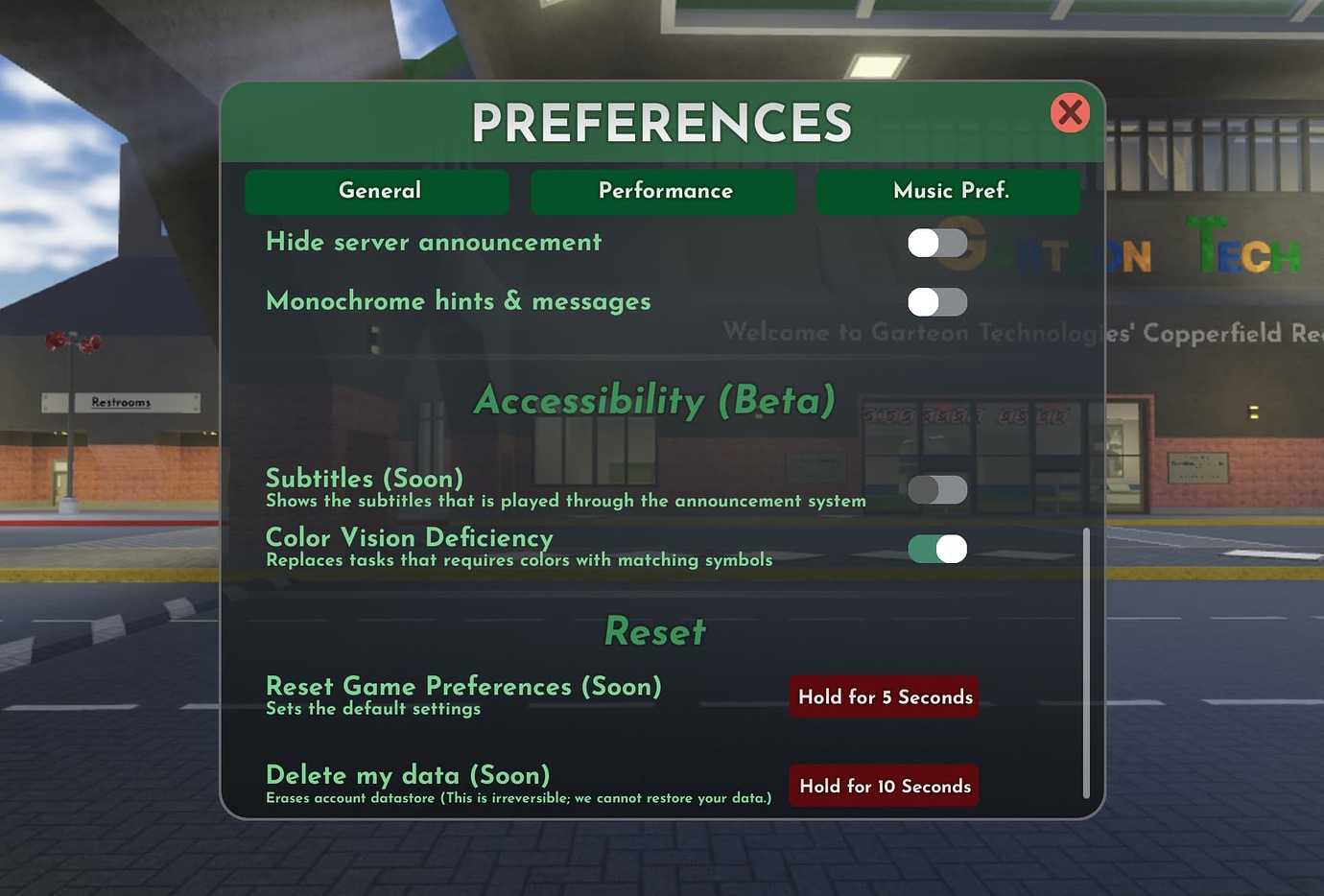
Task: Click the Color Vision Deficiency green switch knob
Action: (951, 549)
